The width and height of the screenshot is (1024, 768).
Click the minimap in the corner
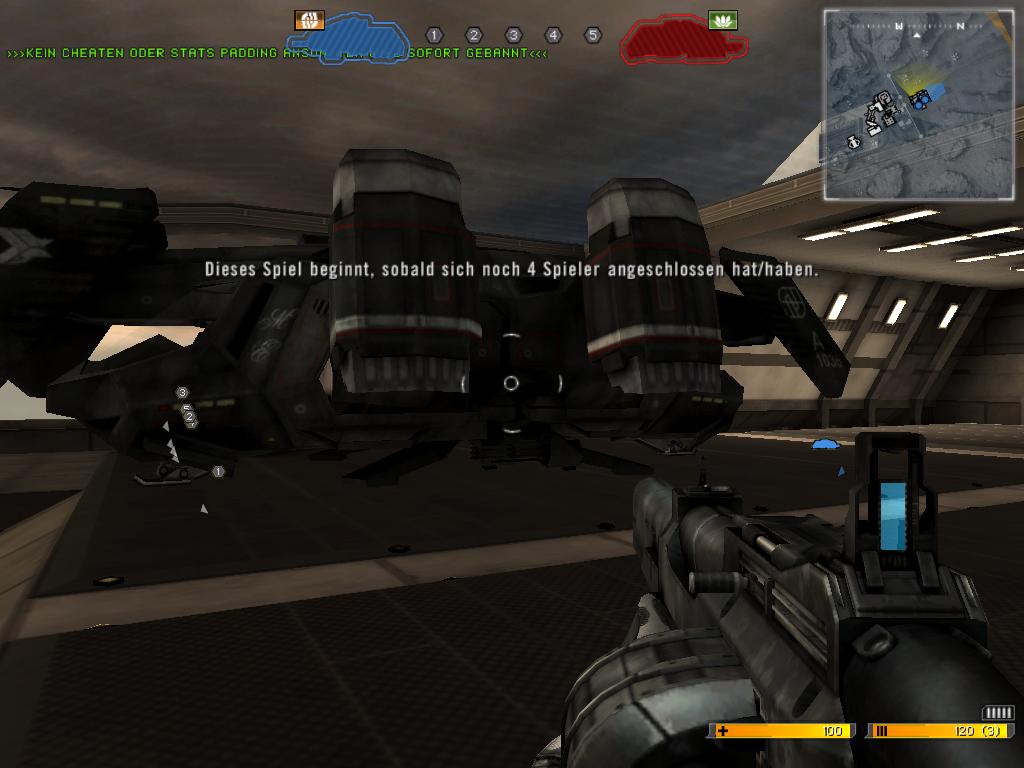click(917, 103)
